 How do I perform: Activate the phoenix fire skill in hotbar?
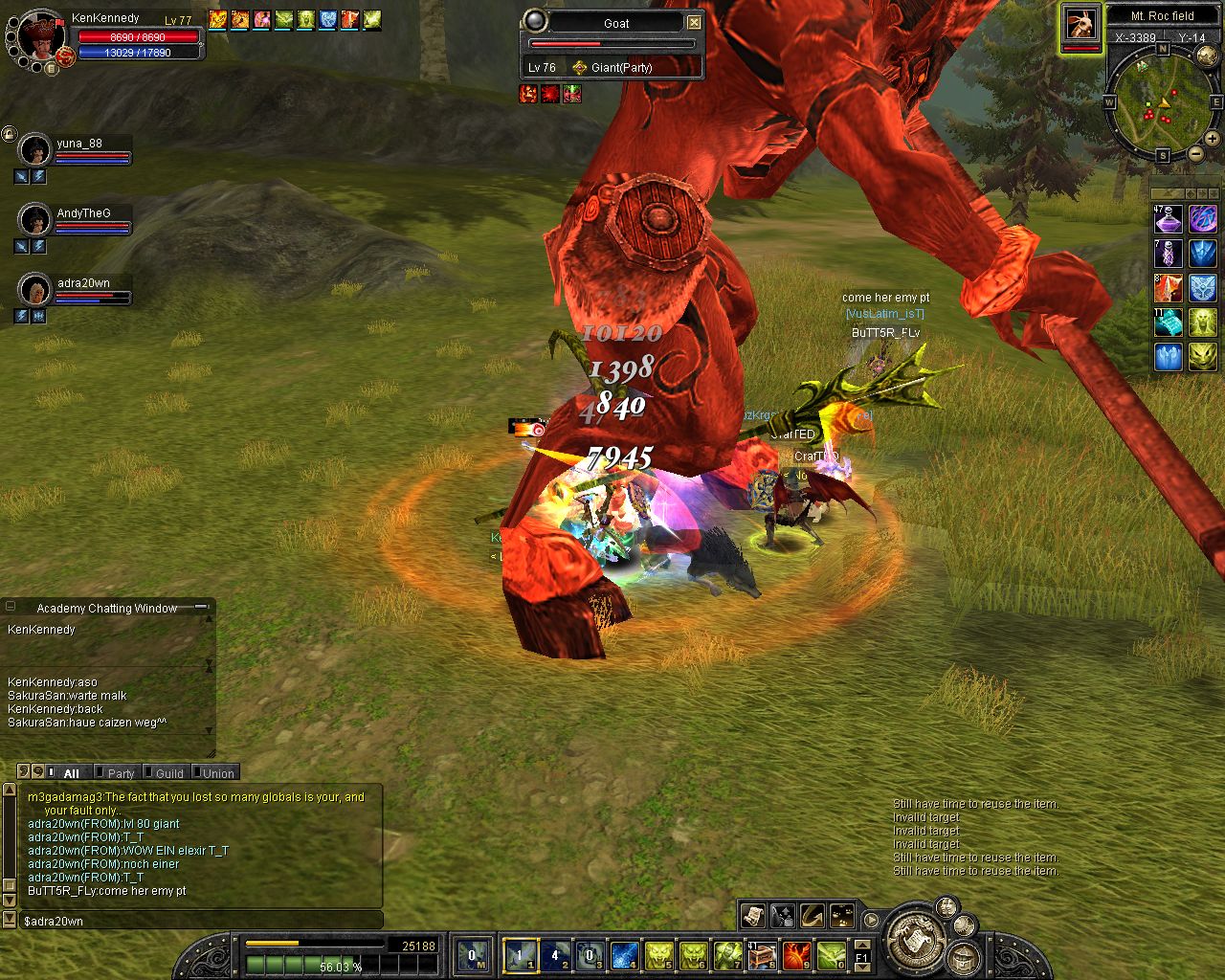[x=797, y=955]
